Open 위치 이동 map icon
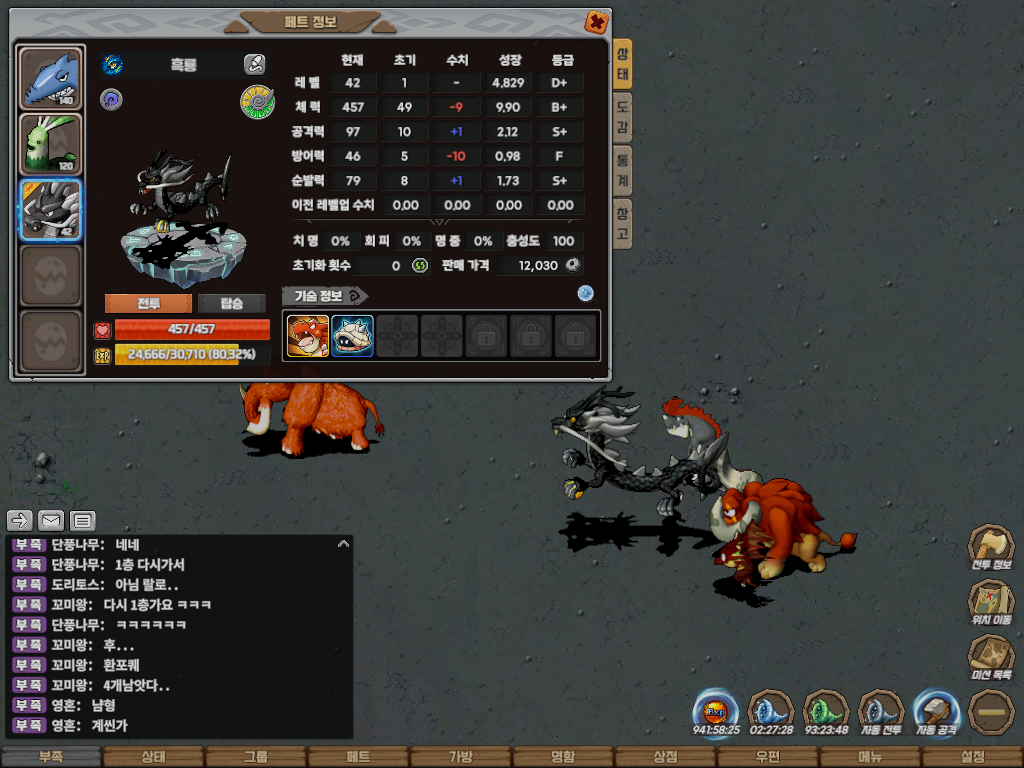Viewport: 1024px width, 768px height. point(991,602)
